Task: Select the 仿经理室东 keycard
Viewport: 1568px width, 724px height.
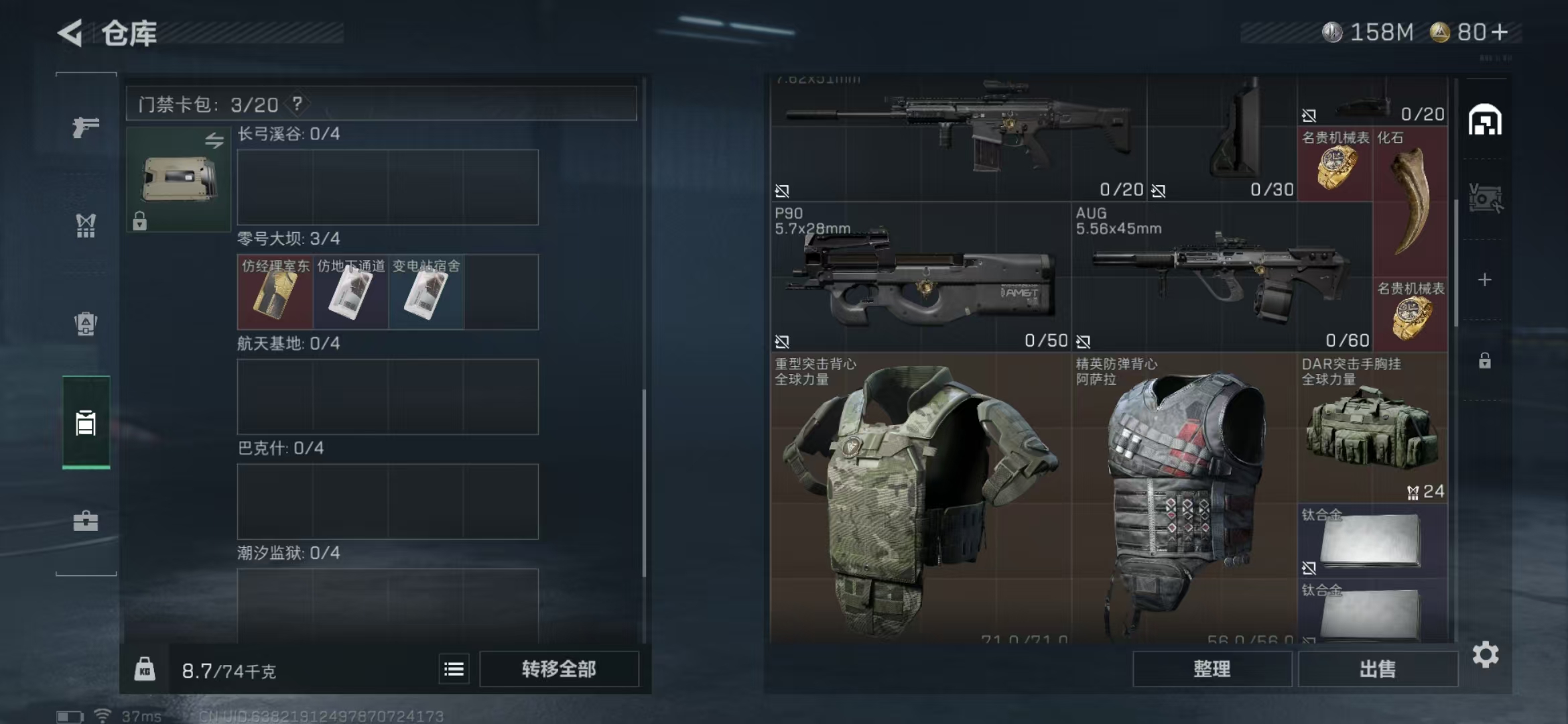Action: [x=275, y=292]
